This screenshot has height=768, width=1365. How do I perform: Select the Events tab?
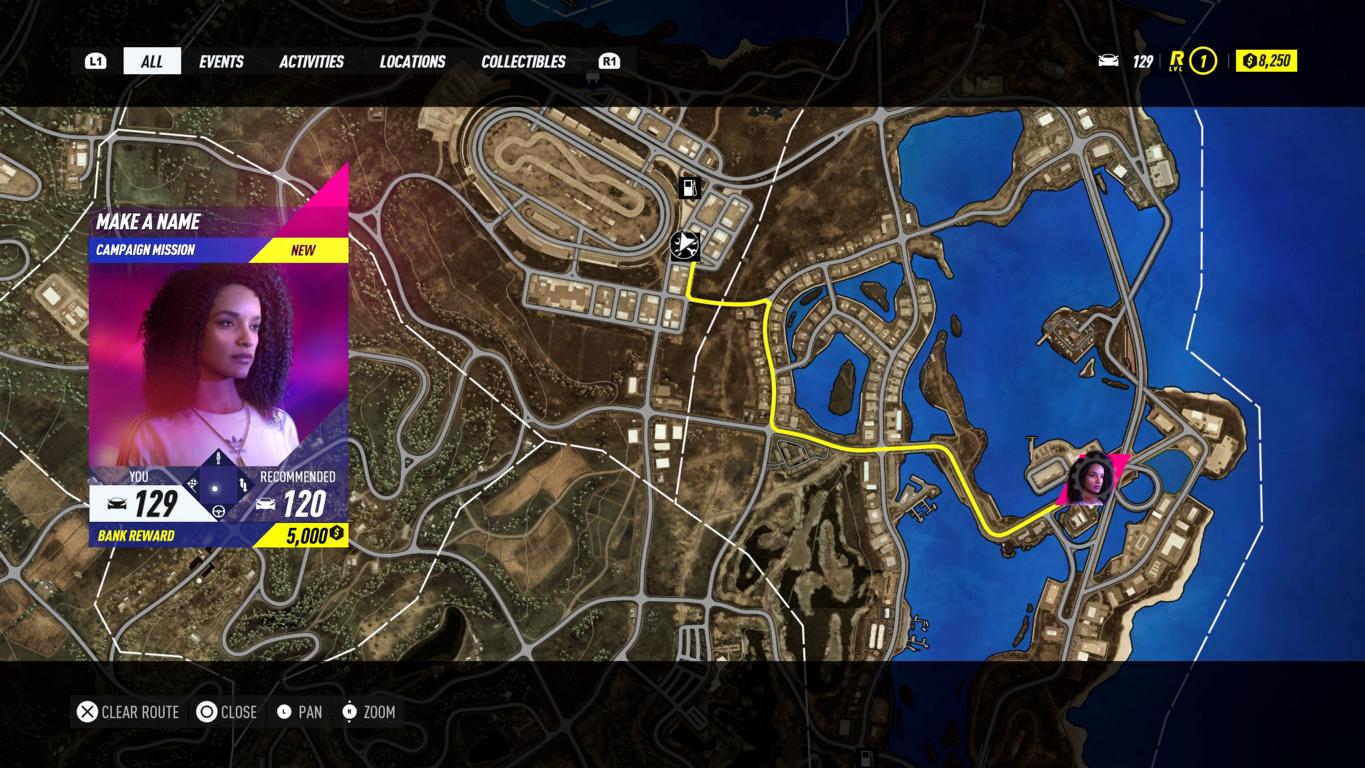221,61
